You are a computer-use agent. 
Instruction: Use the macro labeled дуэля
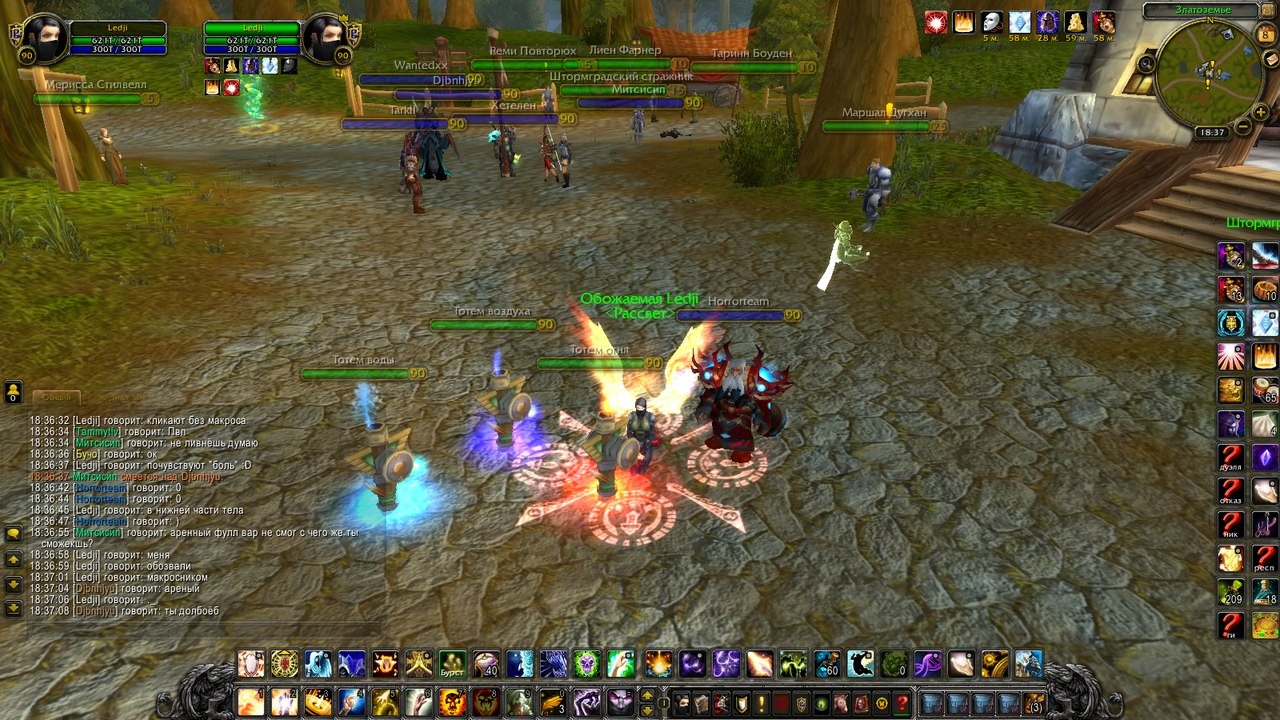coord(1231,458)
